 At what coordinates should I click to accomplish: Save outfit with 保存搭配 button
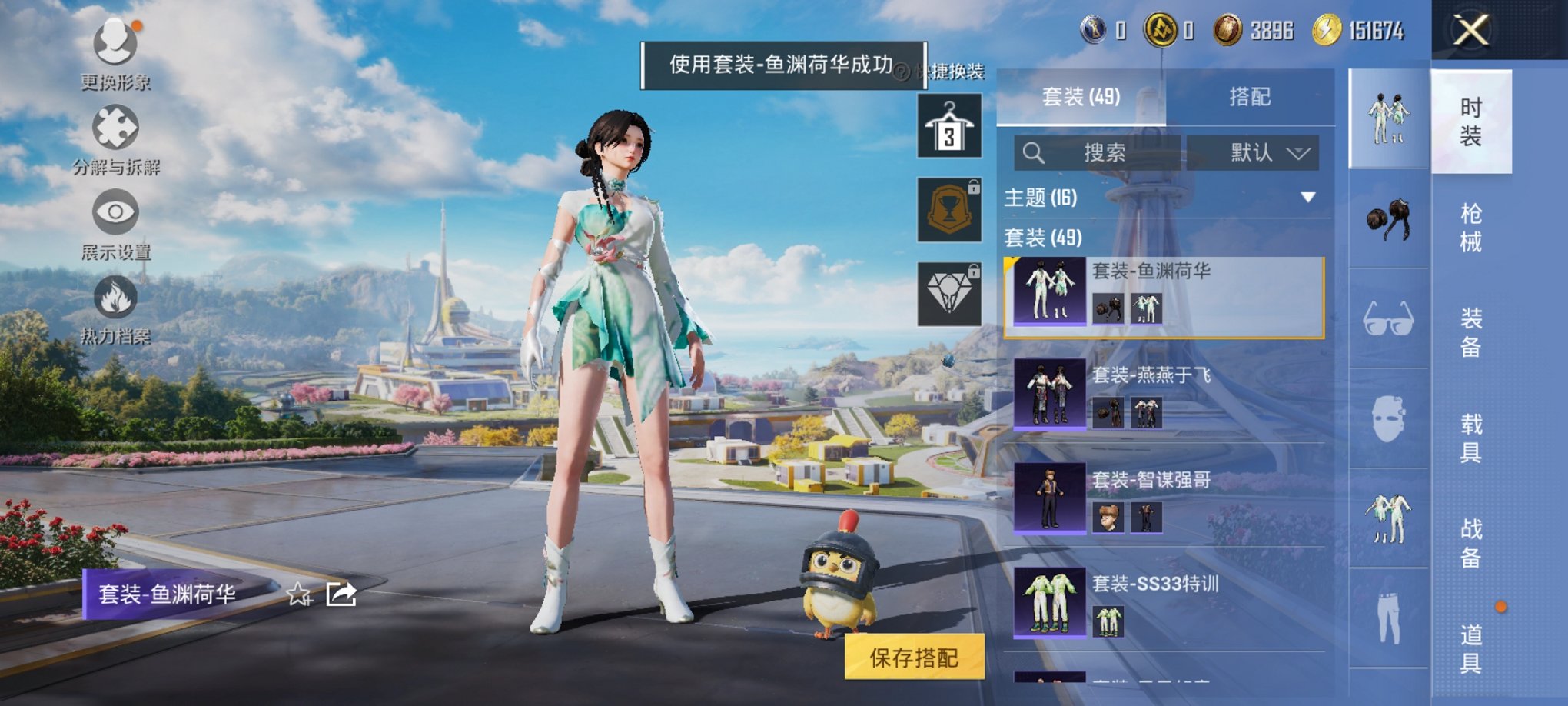(914, 658)
